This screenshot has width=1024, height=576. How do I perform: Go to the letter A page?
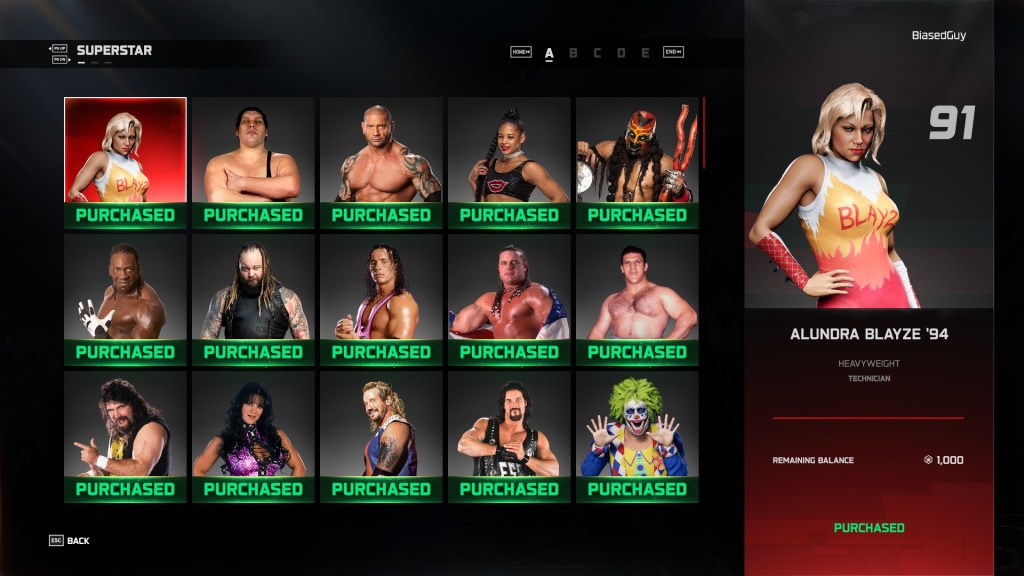[x=549, y=53]
